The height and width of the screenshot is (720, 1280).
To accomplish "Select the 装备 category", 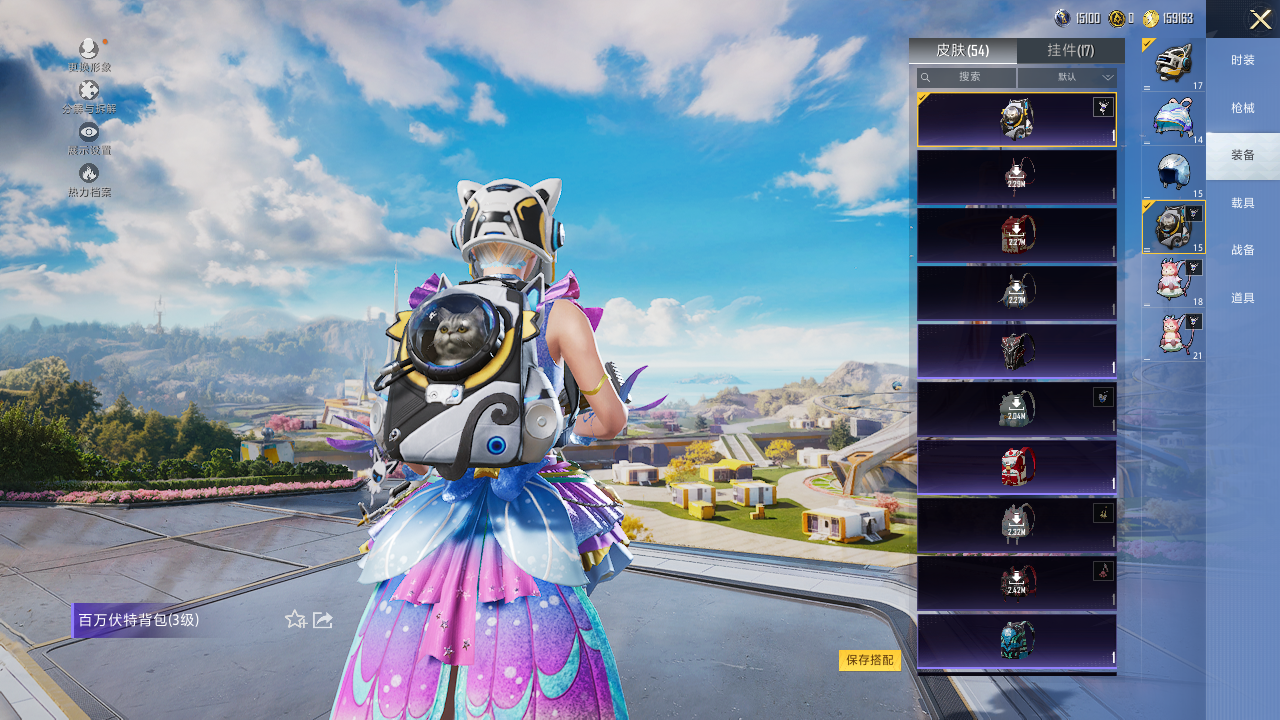I will (1242, 155).
